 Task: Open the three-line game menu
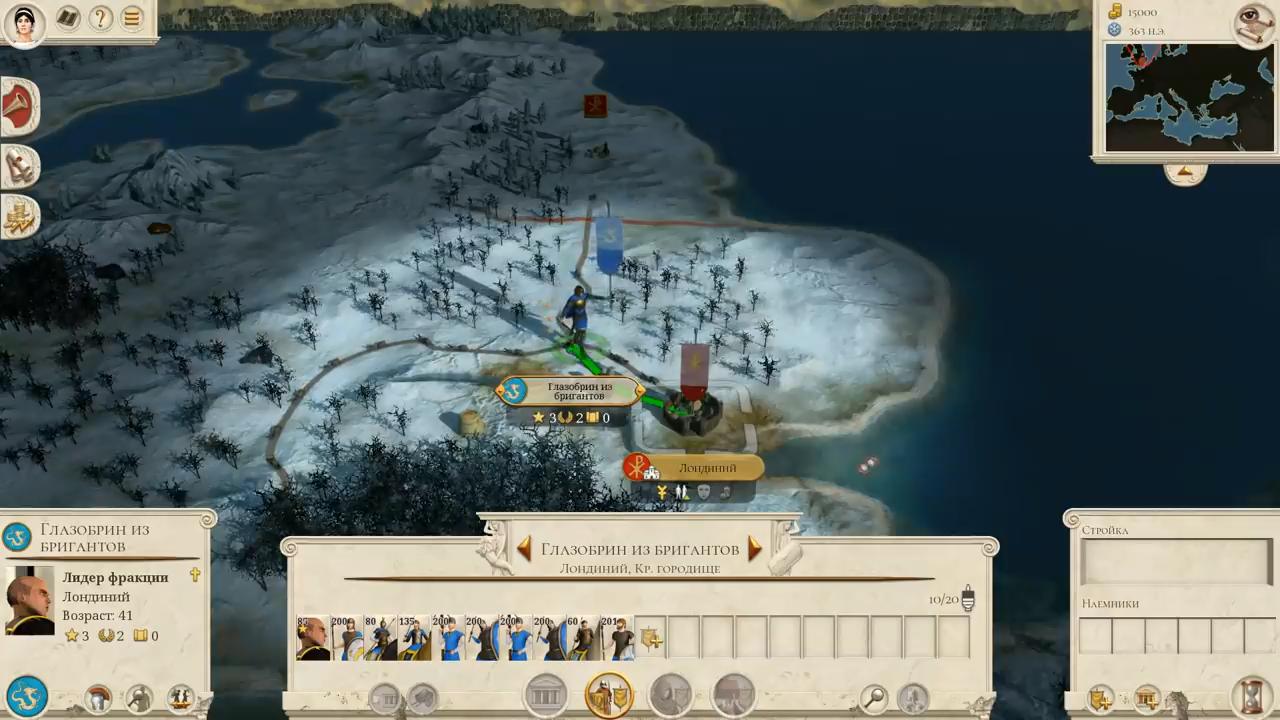tap(132, 18)
